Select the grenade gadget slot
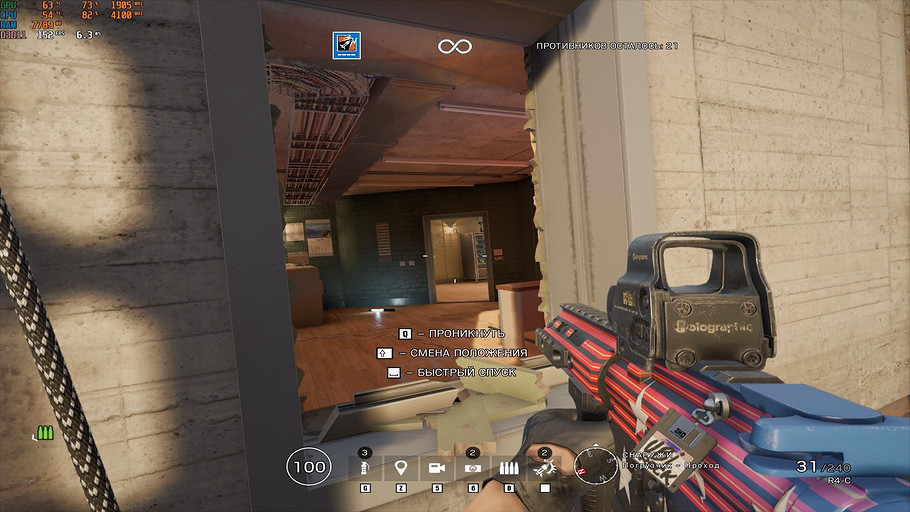 click(366, 468)
